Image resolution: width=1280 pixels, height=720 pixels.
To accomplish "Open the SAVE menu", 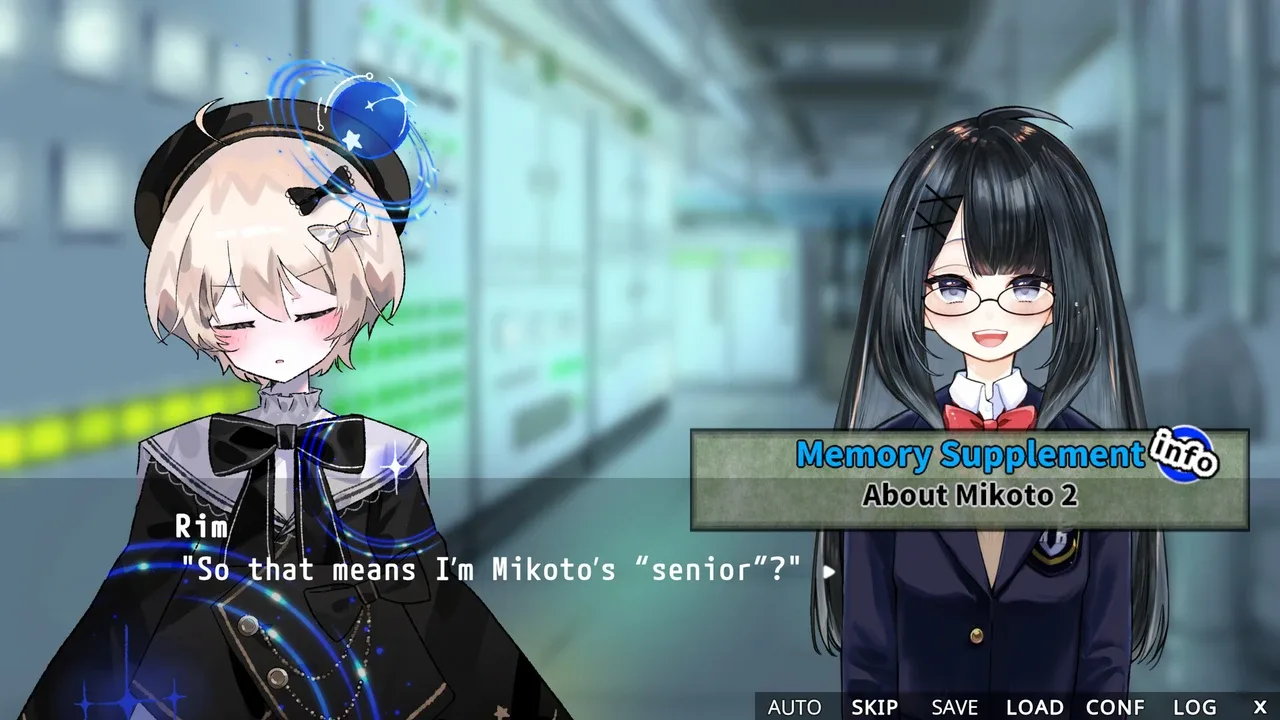I will click(954, 707).
